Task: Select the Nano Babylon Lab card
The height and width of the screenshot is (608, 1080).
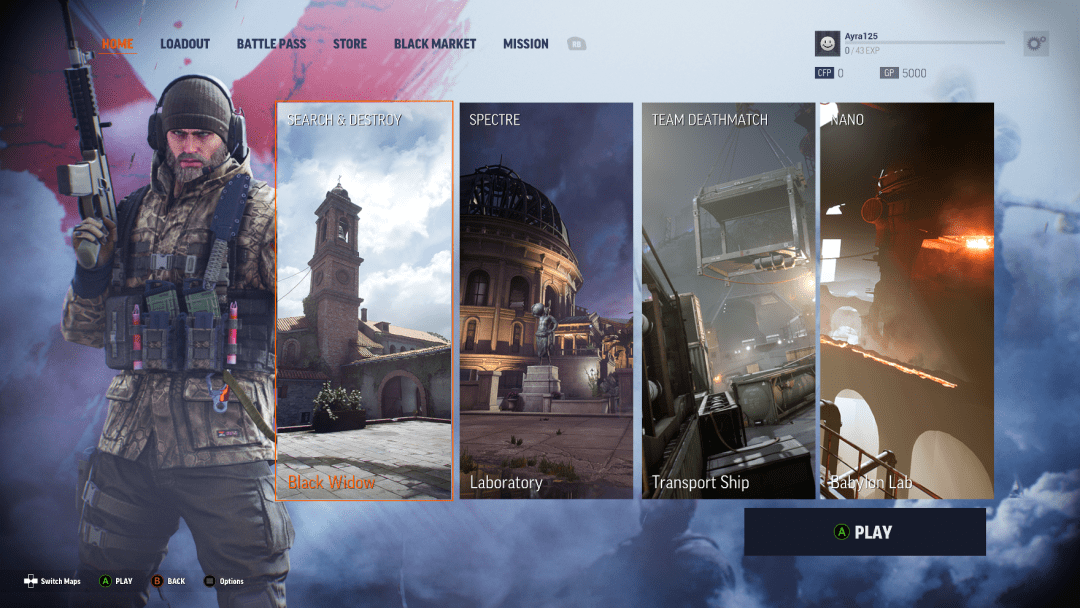Action: [x=907, y=300]
